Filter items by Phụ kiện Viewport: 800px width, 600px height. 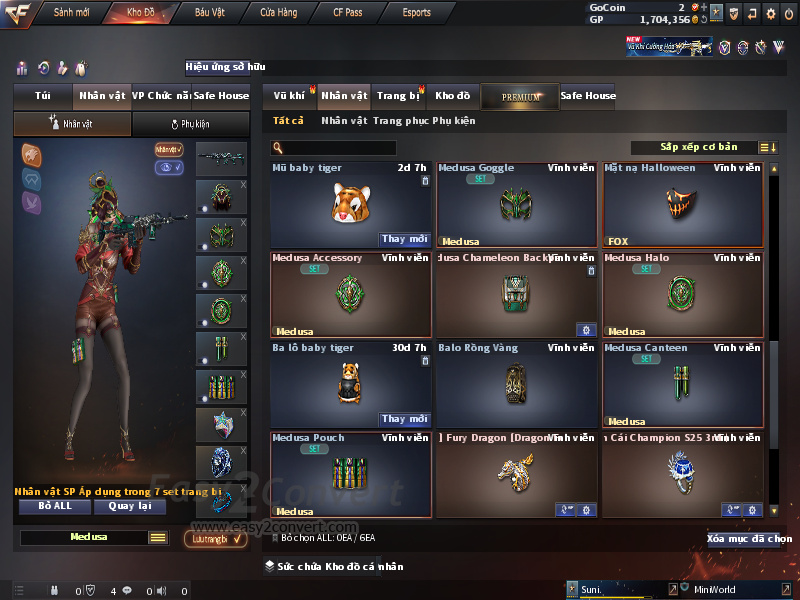coord(454,121)
